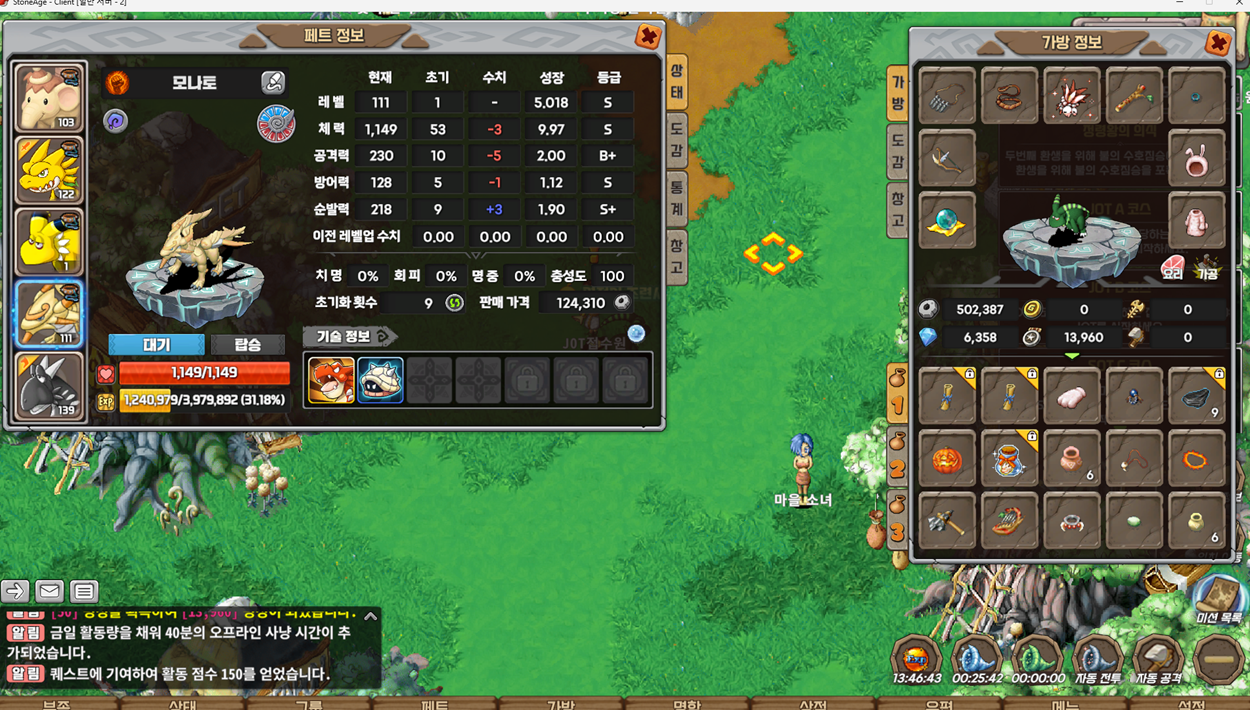
Task: Choose the 탑승 ride button
Action: [247, 344]
